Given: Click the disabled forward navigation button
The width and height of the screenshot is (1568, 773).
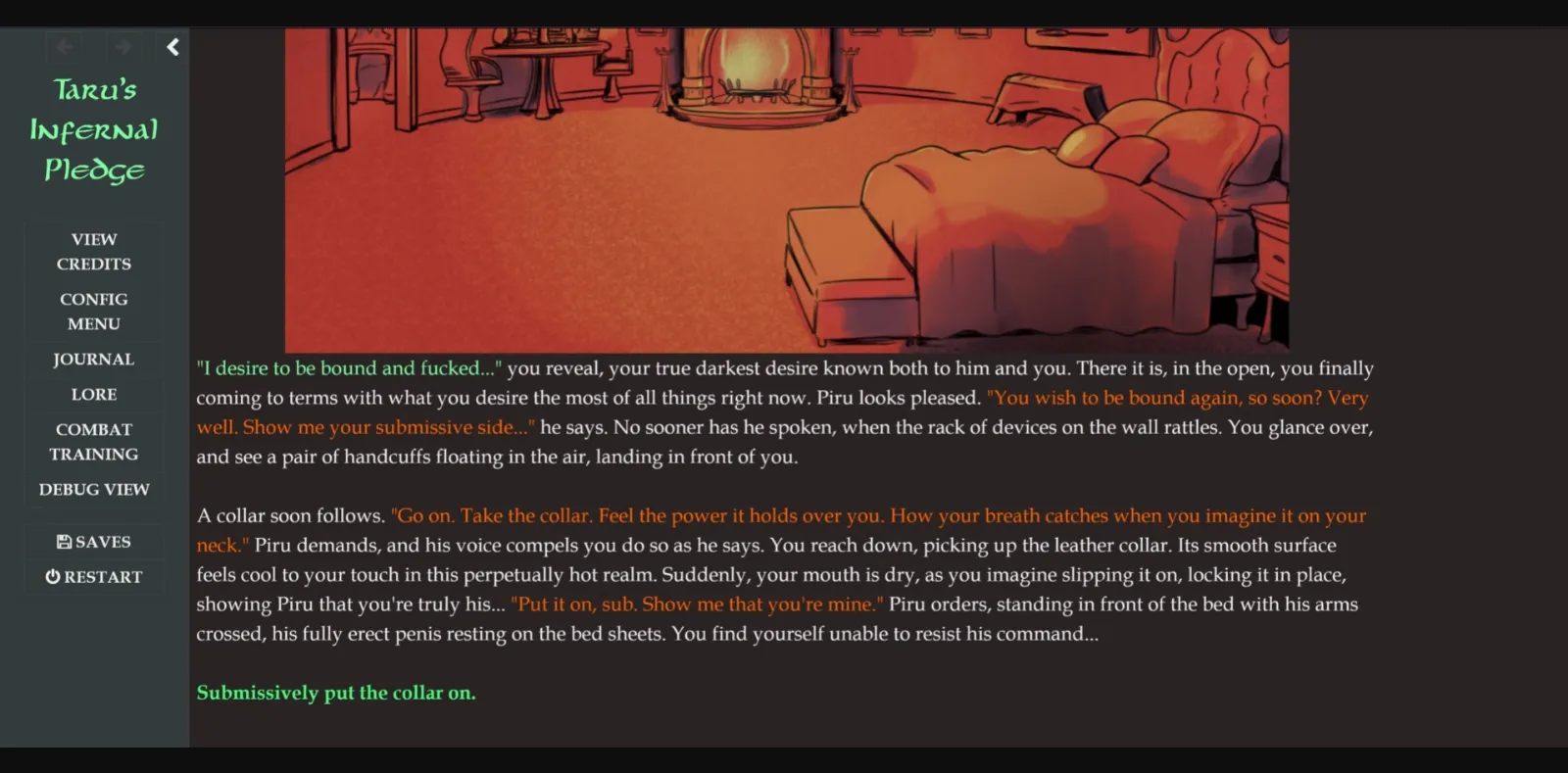Looking at the screenshot, I should 123,46.
